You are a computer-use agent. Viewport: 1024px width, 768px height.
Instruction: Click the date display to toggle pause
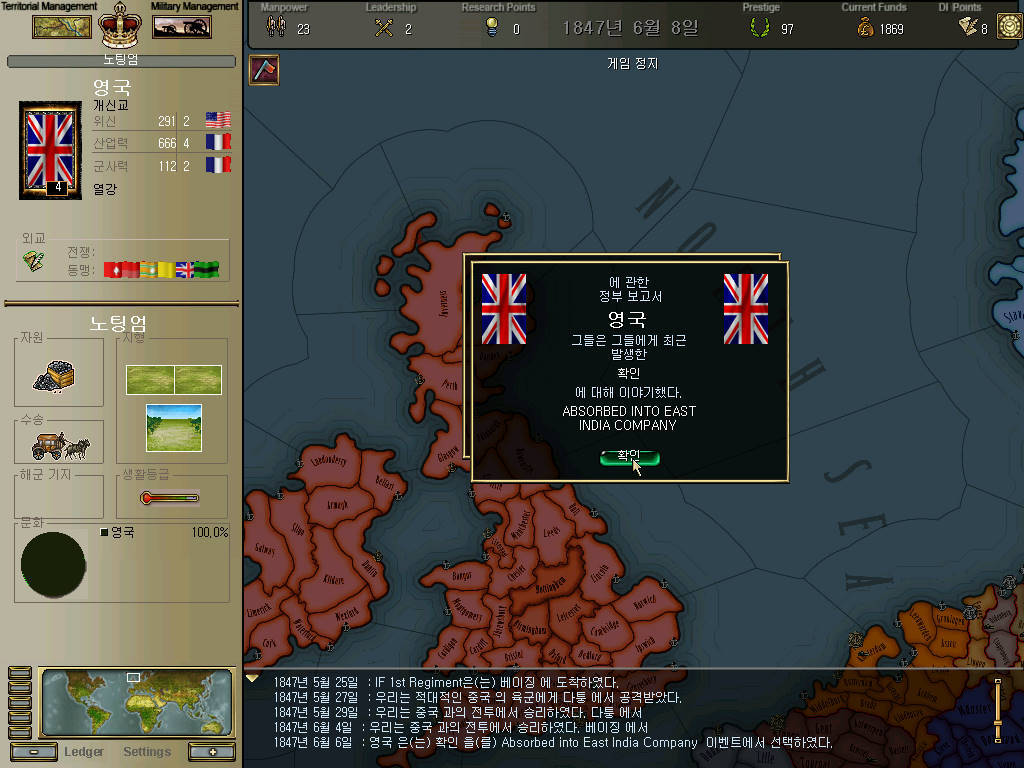[x=630, y=28]
